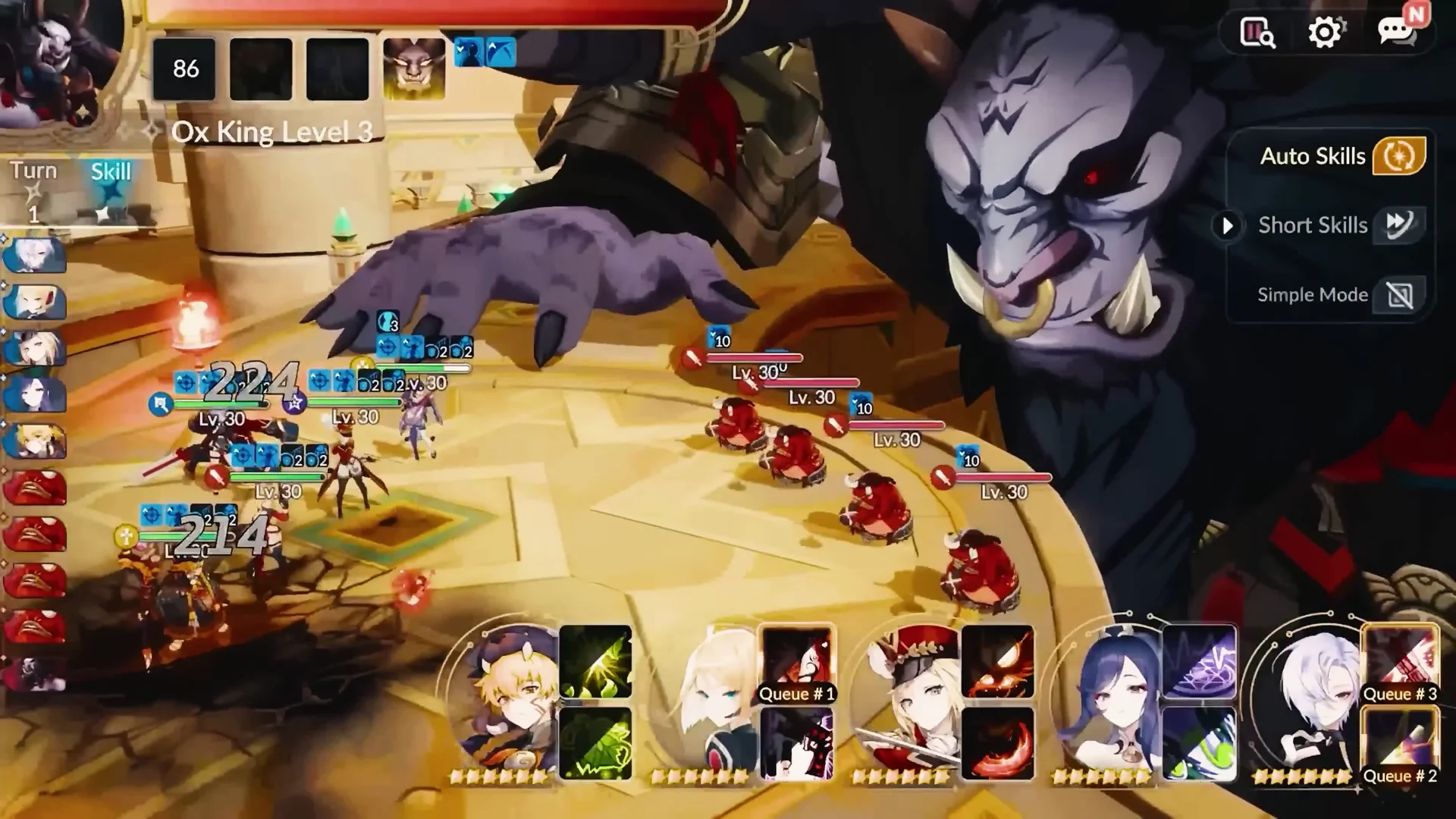Switch to the Skill tab

tap(111, 172)
